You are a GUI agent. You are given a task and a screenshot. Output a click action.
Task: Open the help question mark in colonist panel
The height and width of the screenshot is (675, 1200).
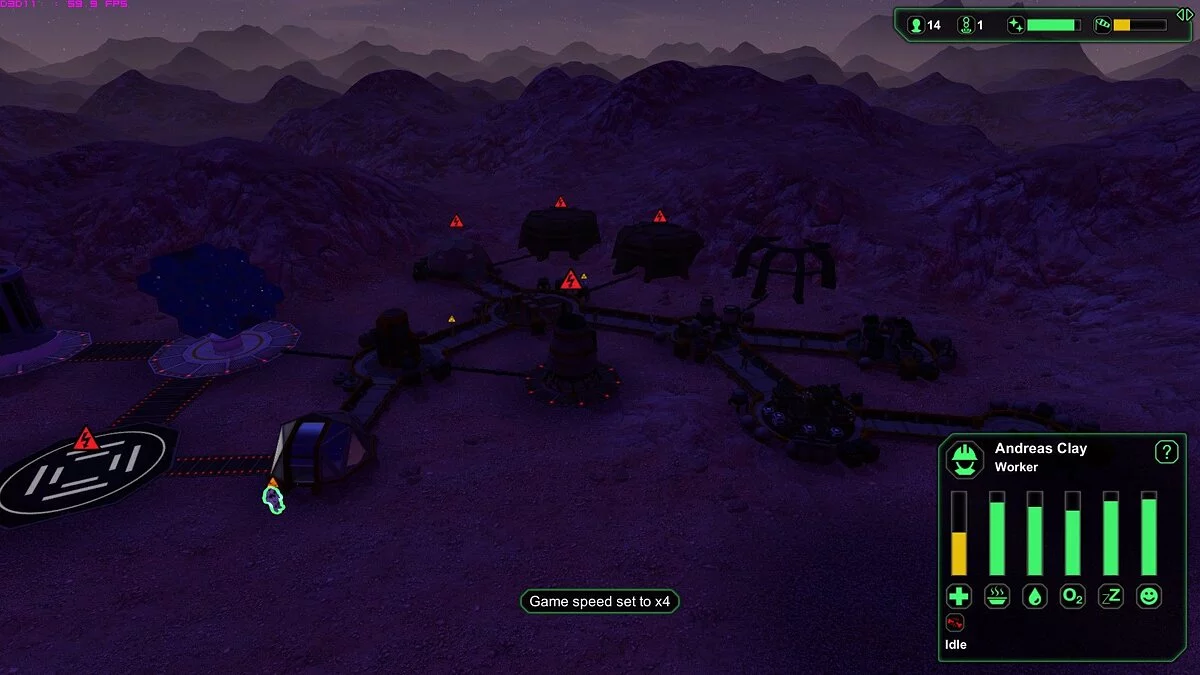1166,452
